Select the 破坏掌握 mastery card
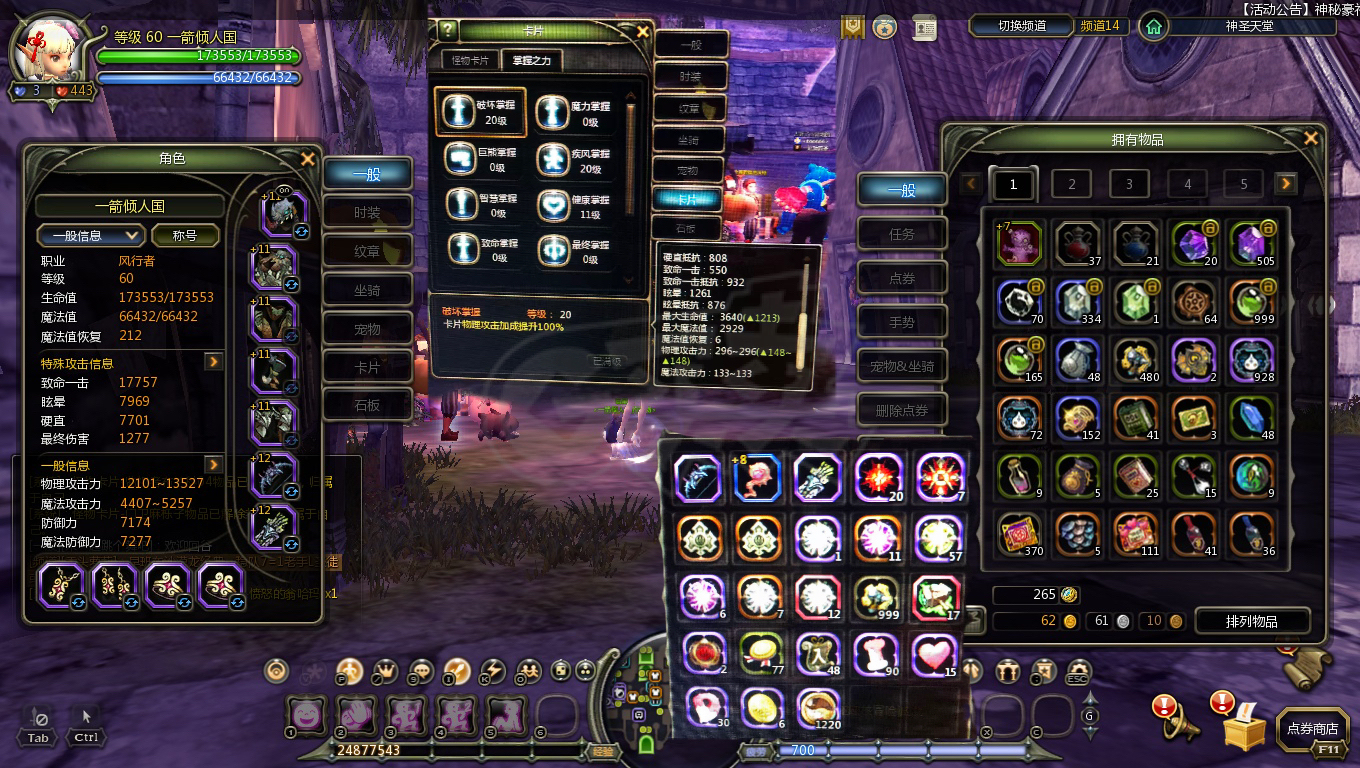1360x768 pixels. [x=467, y=112]
